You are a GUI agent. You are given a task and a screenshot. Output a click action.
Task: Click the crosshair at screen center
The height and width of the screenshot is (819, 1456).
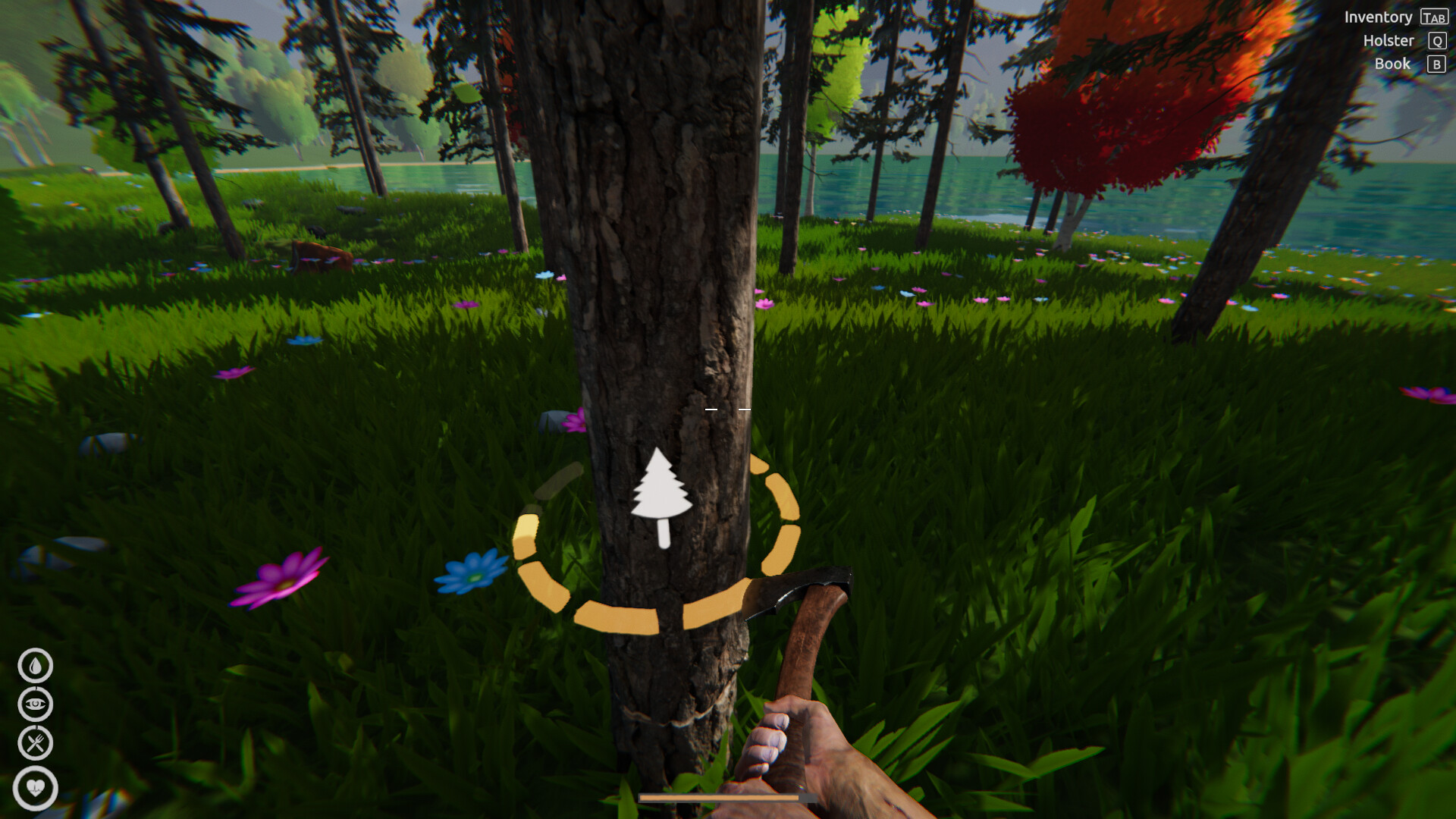tap(728, 409)
